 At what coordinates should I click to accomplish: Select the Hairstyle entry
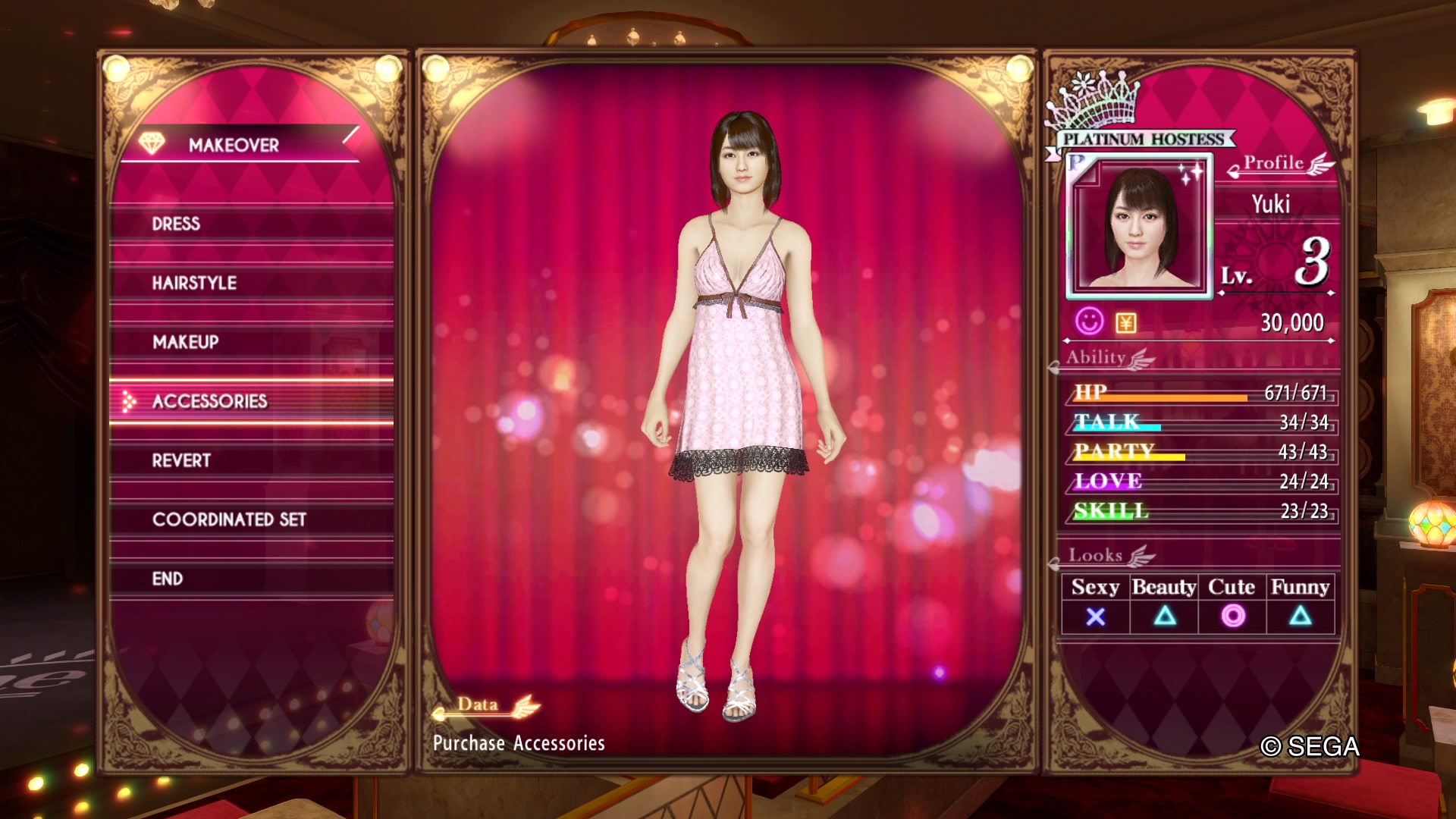click(194, 283)
